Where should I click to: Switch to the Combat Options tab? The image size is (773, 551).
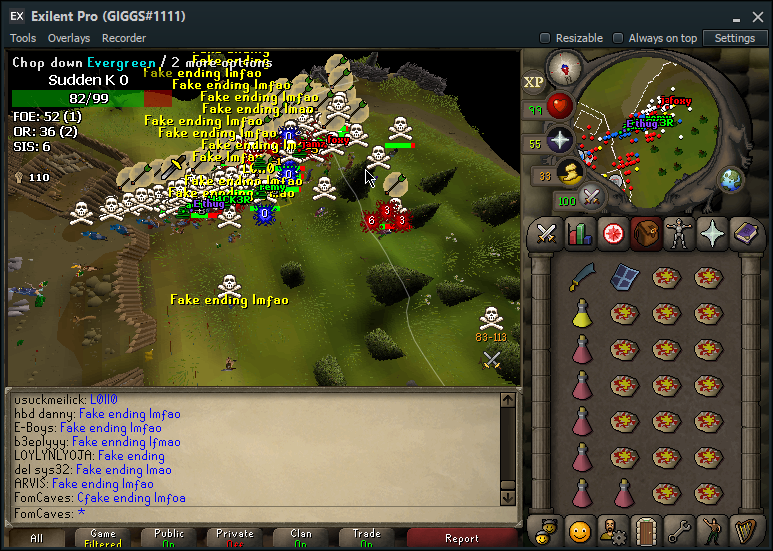[546, 233]
